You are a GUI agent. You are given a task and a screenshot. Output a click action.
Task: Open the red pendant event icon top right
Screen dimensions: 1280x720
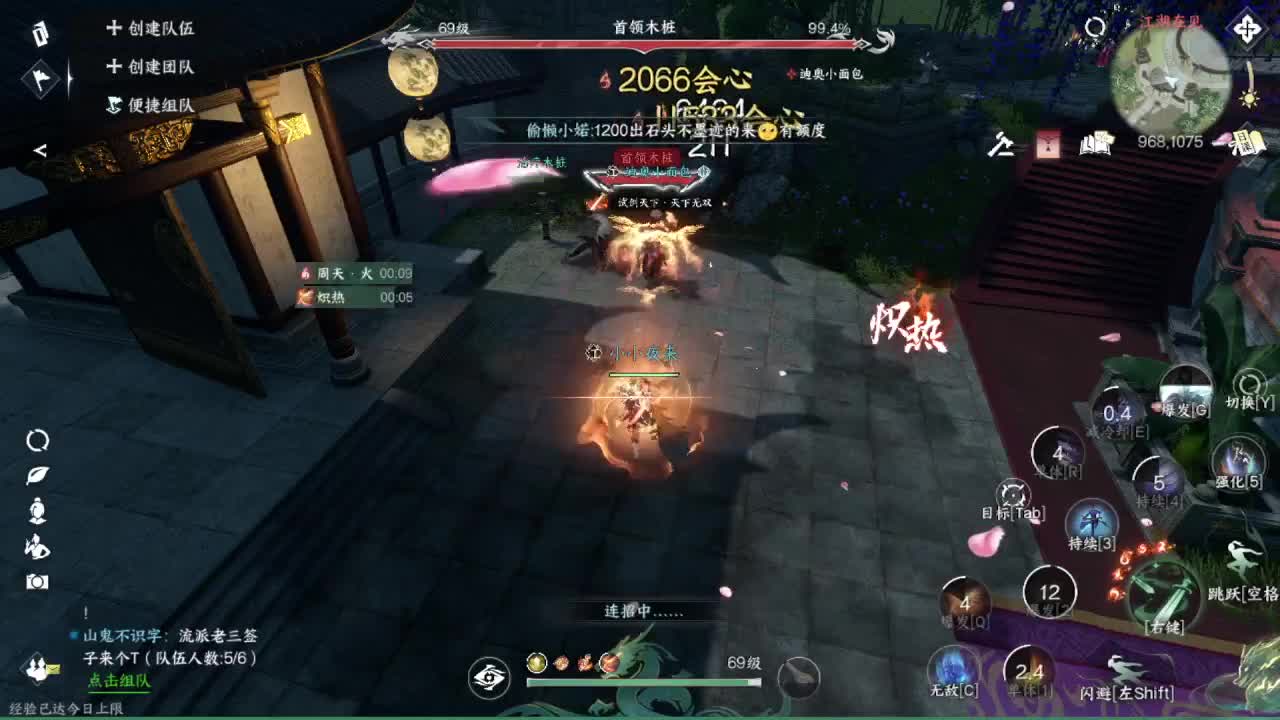(x=1048, y=144)
